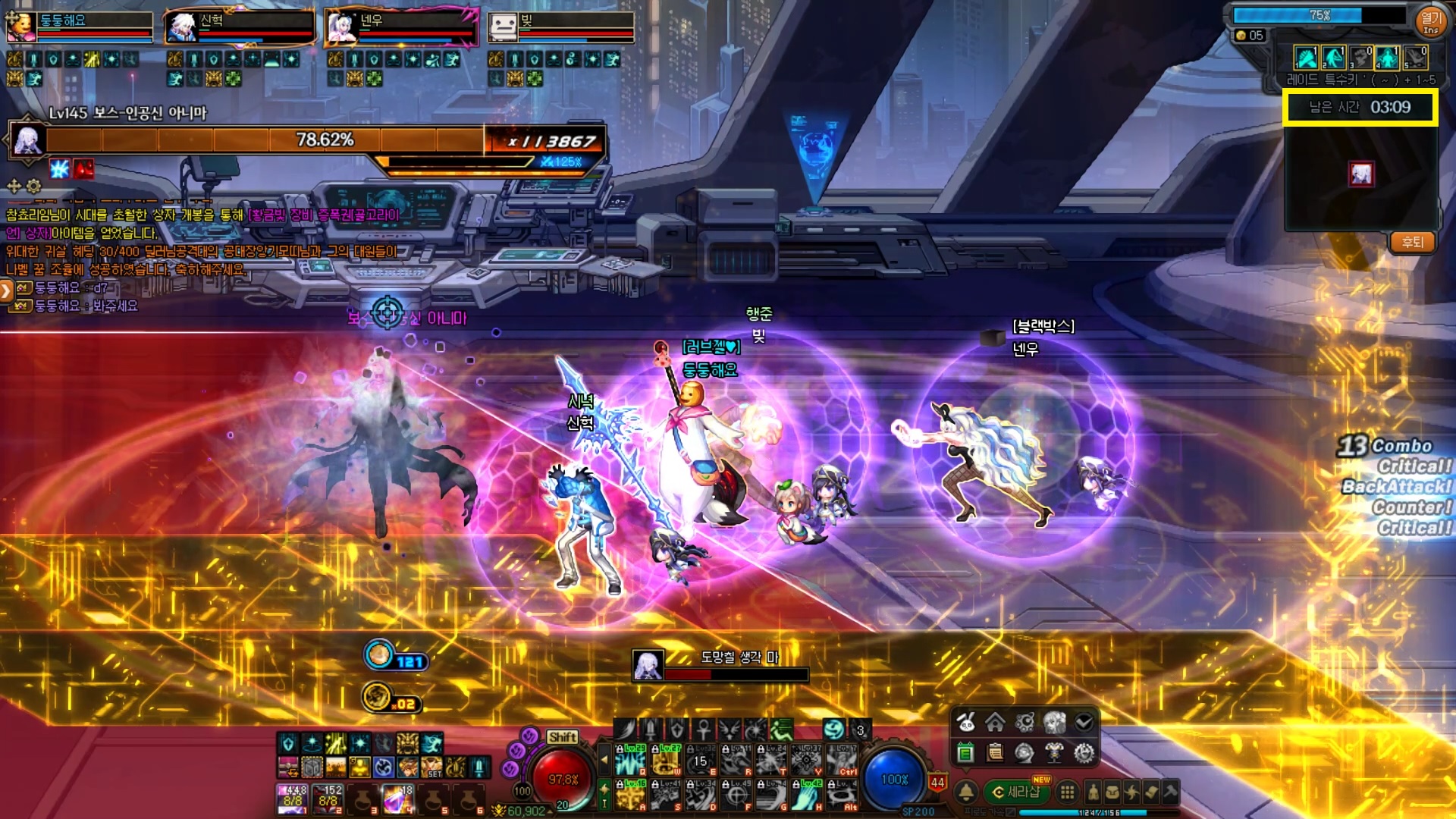
Task: Activate the Q skill with blue lightning icon
Action: coord(631,760)
